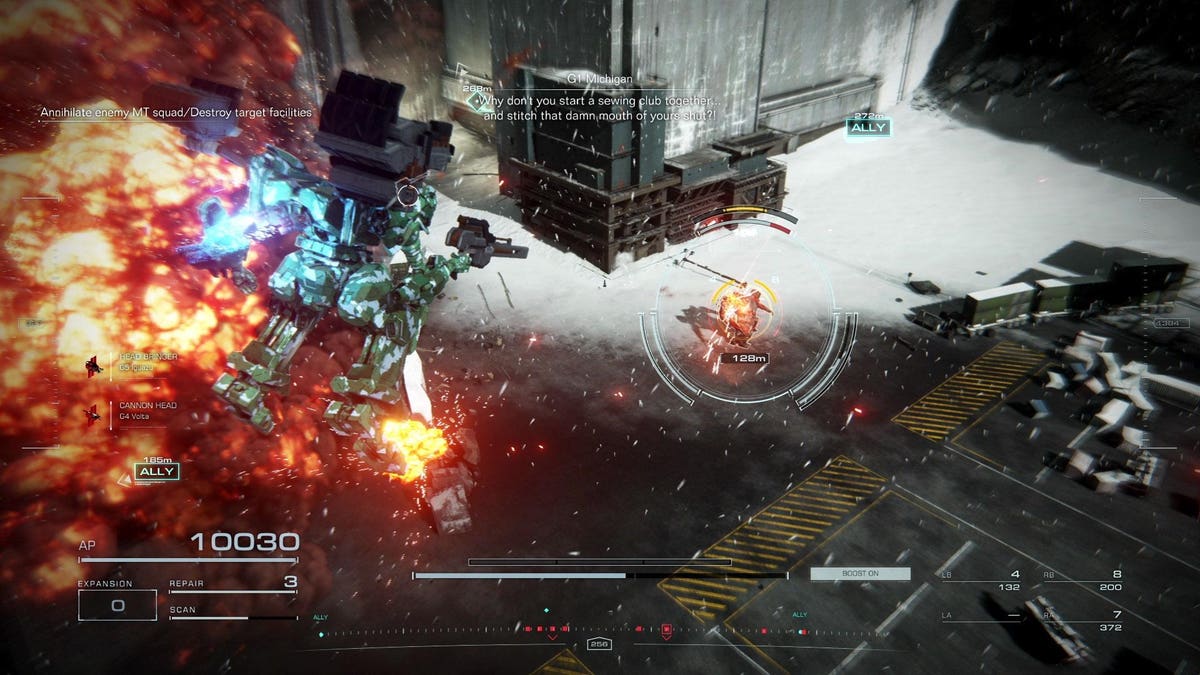Click the Annihilate enemy MT squad objective

tap(176, 113)
